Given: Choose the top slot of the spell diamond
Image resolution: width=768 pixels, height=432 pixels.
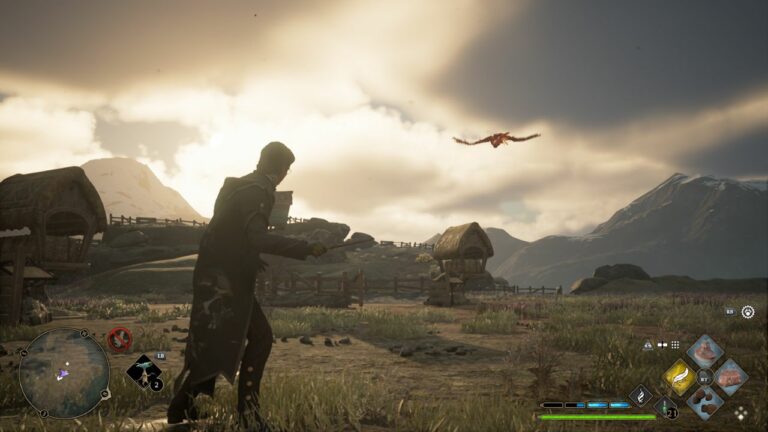Looking at the screenshot, I should tap(705, 352).
